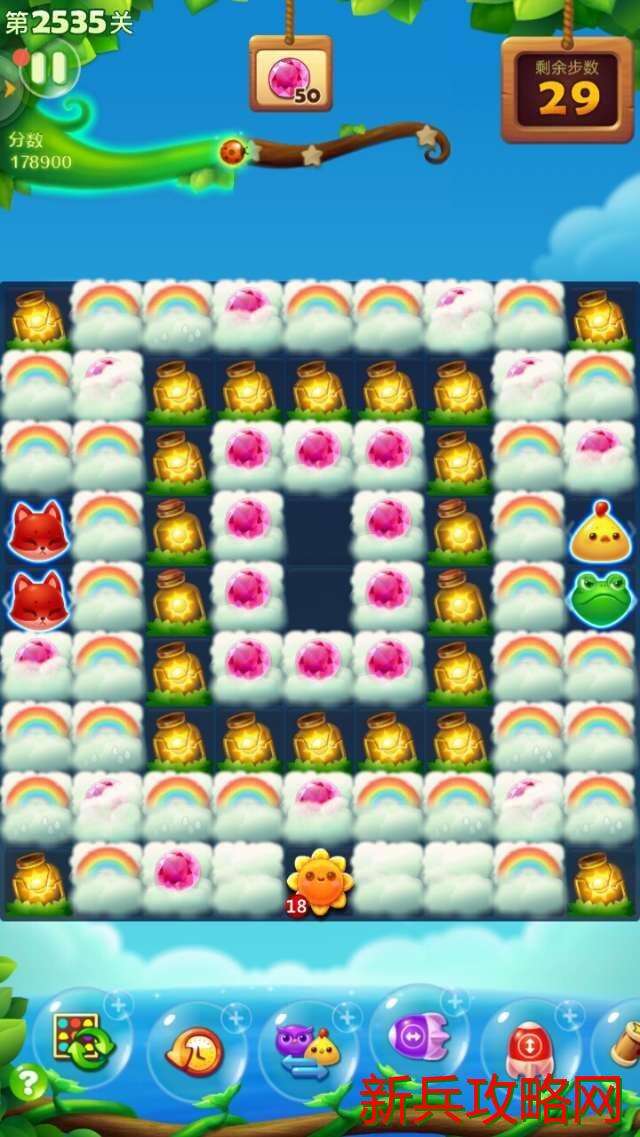
Task: Tap the orange sunflower tile numbered 18
Action: point(318,881)
